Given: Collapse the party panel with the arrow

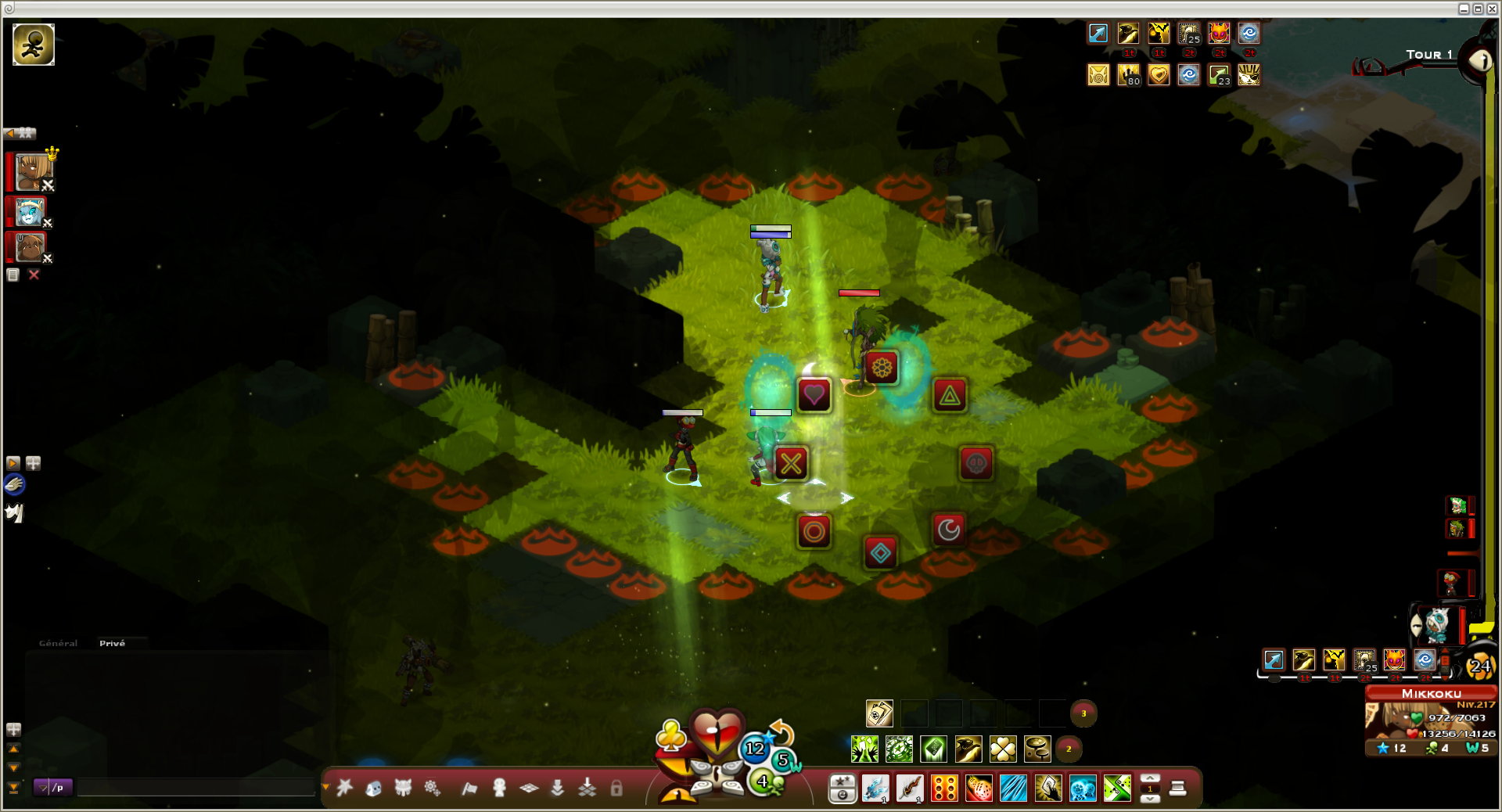Looking at the screenshot, I should [x=10, y=134].
